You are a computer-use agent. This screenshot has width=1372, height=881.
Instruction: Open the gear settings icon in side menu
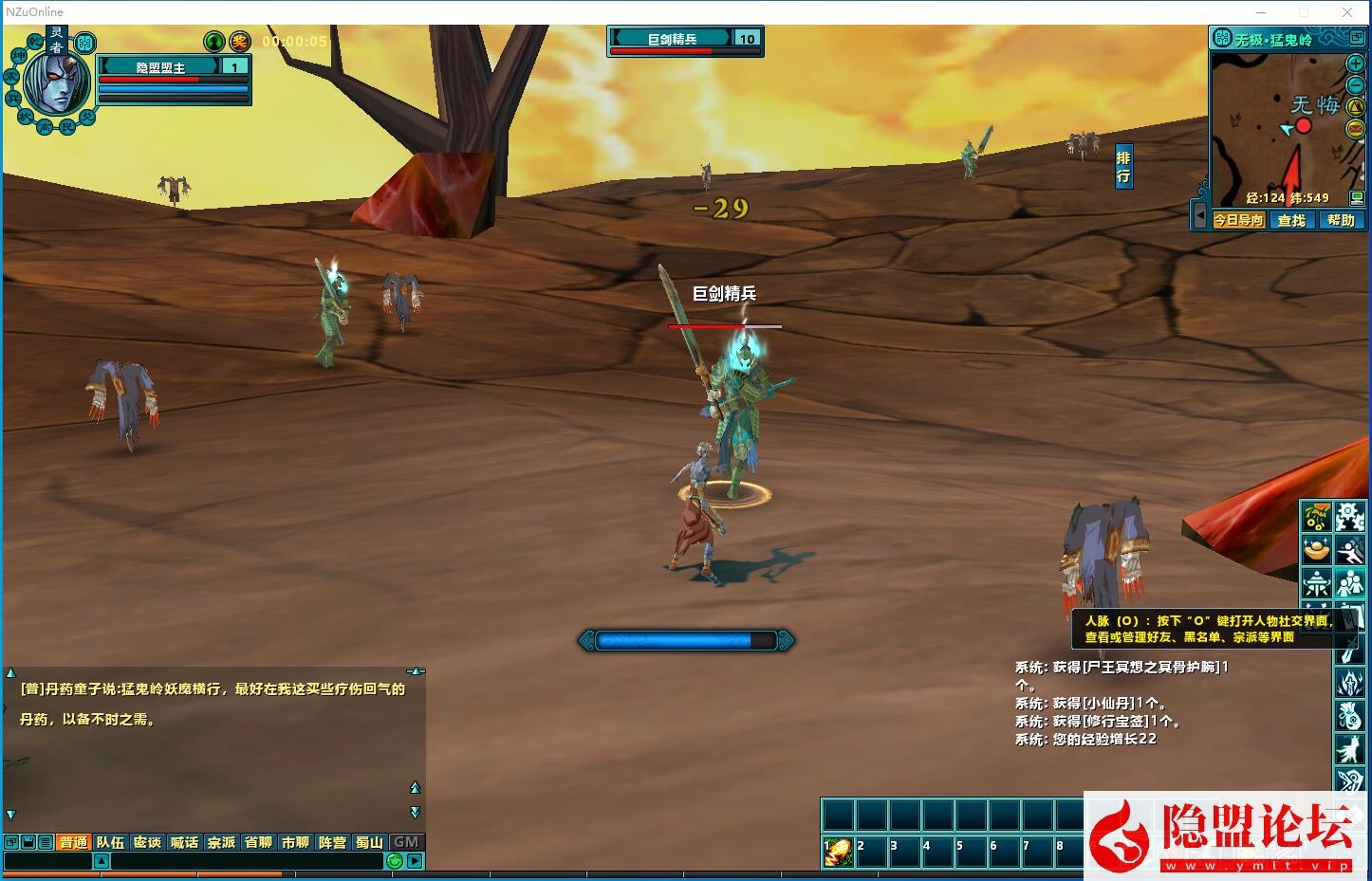coord(1350,517)
